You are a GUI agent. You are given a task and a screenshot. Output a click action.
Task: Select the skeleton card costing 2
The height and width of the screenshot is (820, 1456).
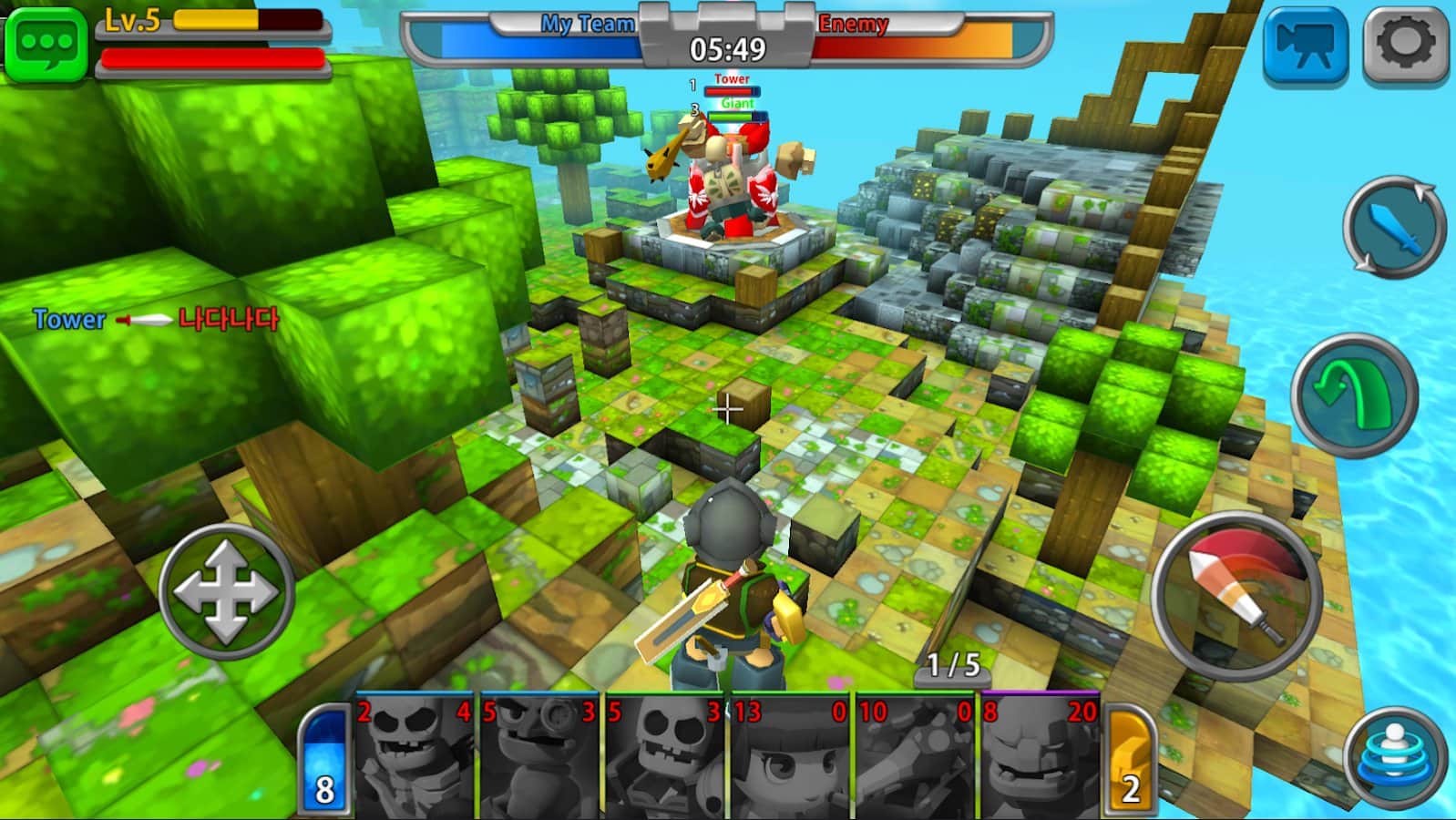pos(415,758)
